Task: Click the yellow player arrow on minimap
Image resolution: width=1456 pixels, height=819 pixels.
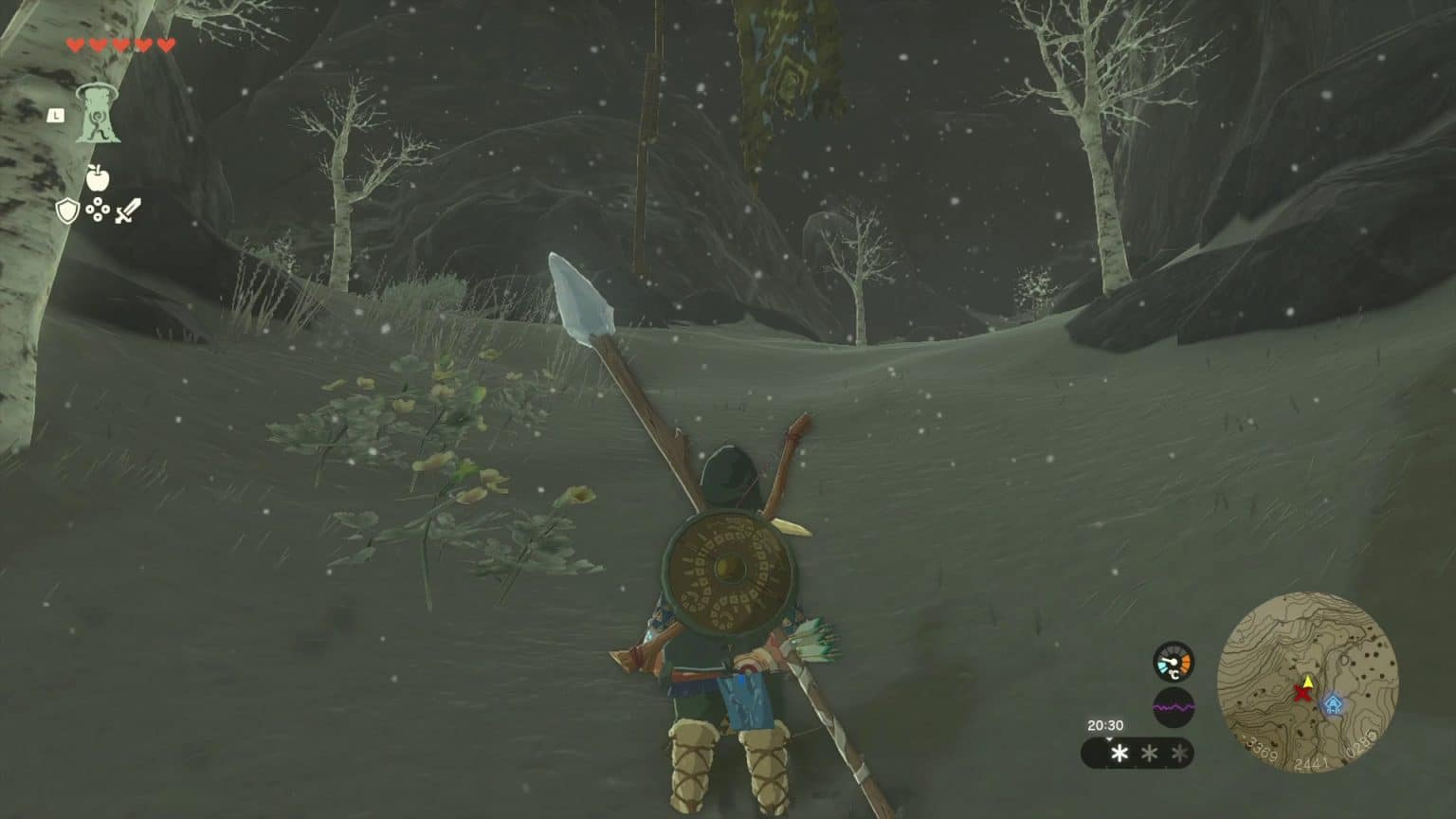Action: pos(1307,682)
